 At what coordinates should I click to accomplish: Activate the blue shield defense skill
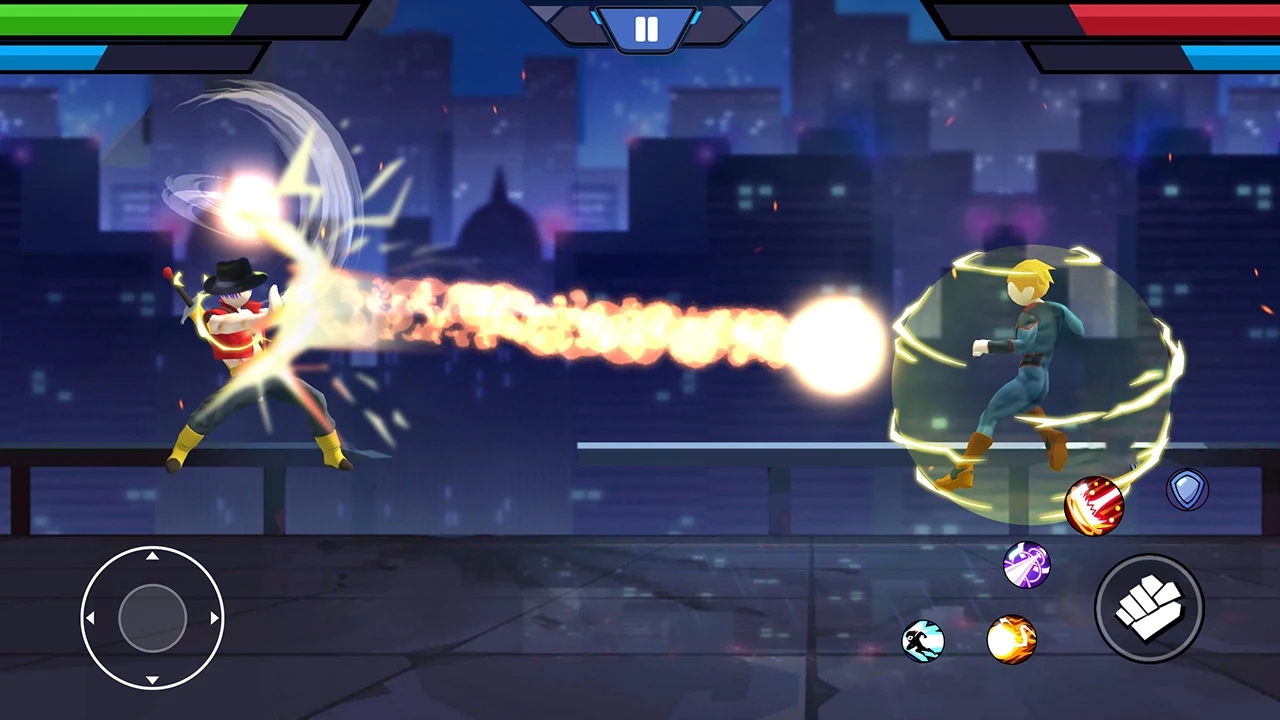(1187, 489)
